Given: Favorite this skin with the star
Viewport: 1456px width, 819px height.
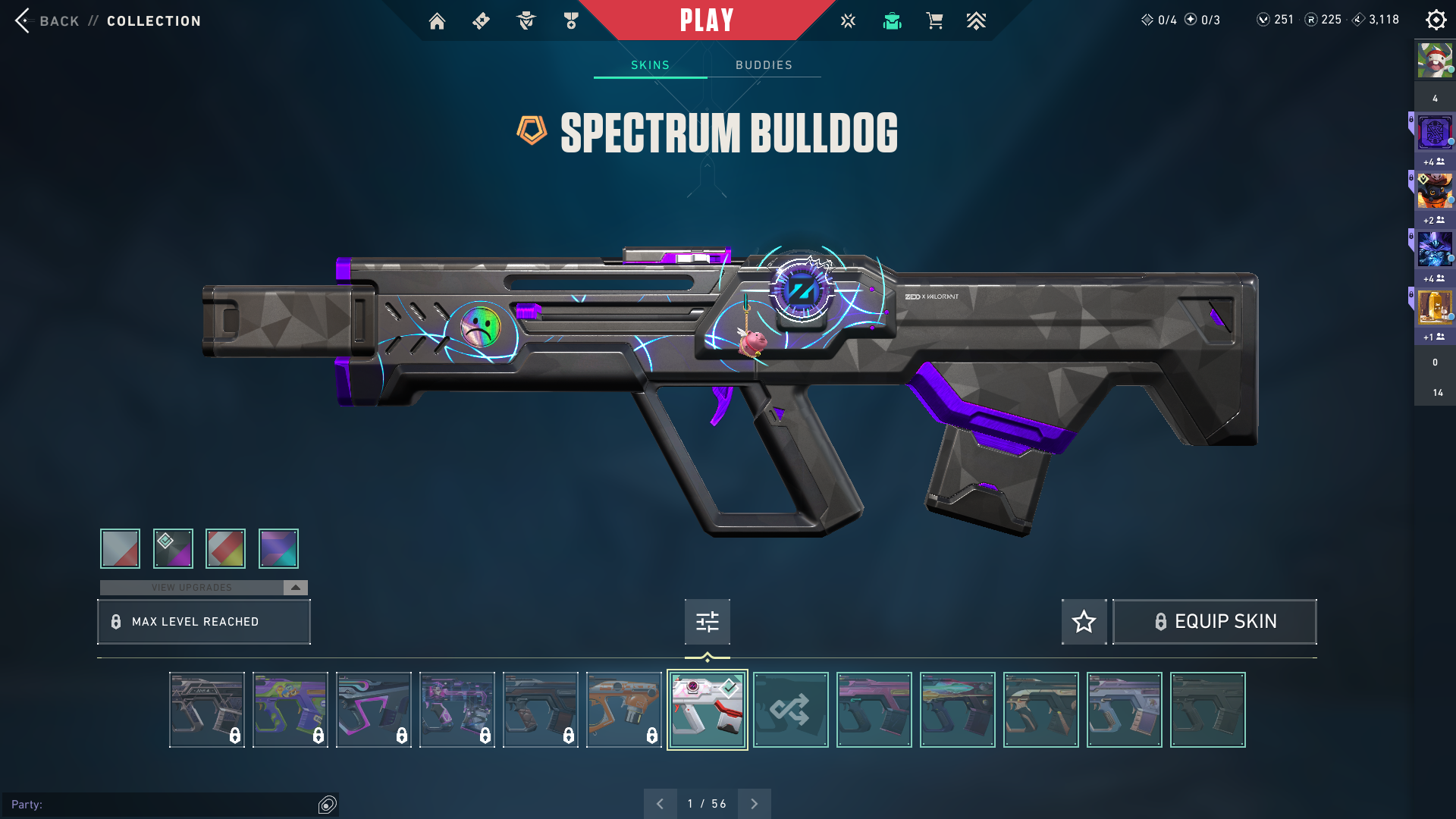Looking at the screenshot, I should 1084,622.
